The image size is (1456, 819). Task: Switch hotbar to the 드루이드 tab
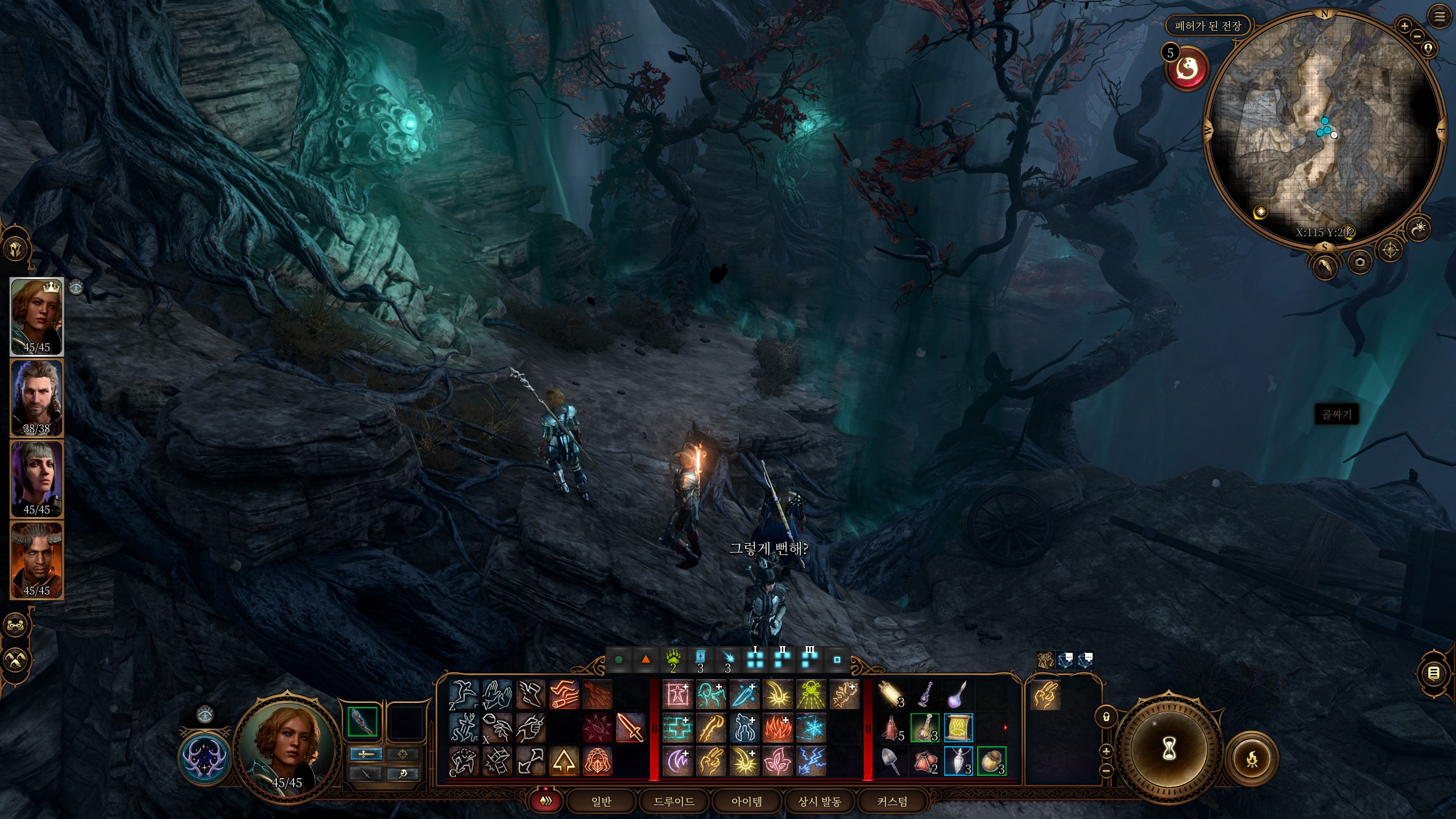(673, 801)
